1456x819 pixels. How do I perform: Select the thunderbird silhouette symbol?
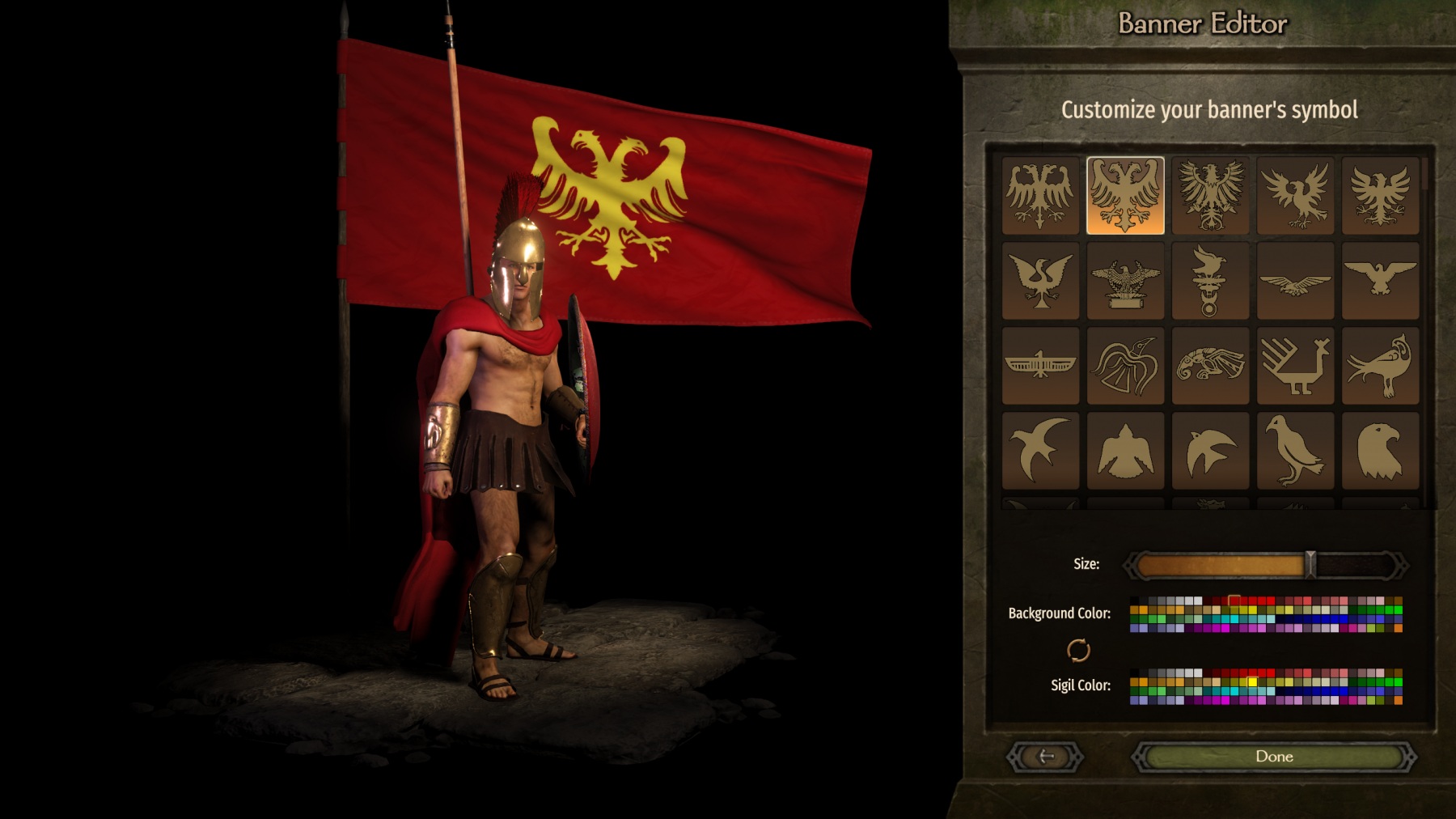click(x=1125, y=450)
